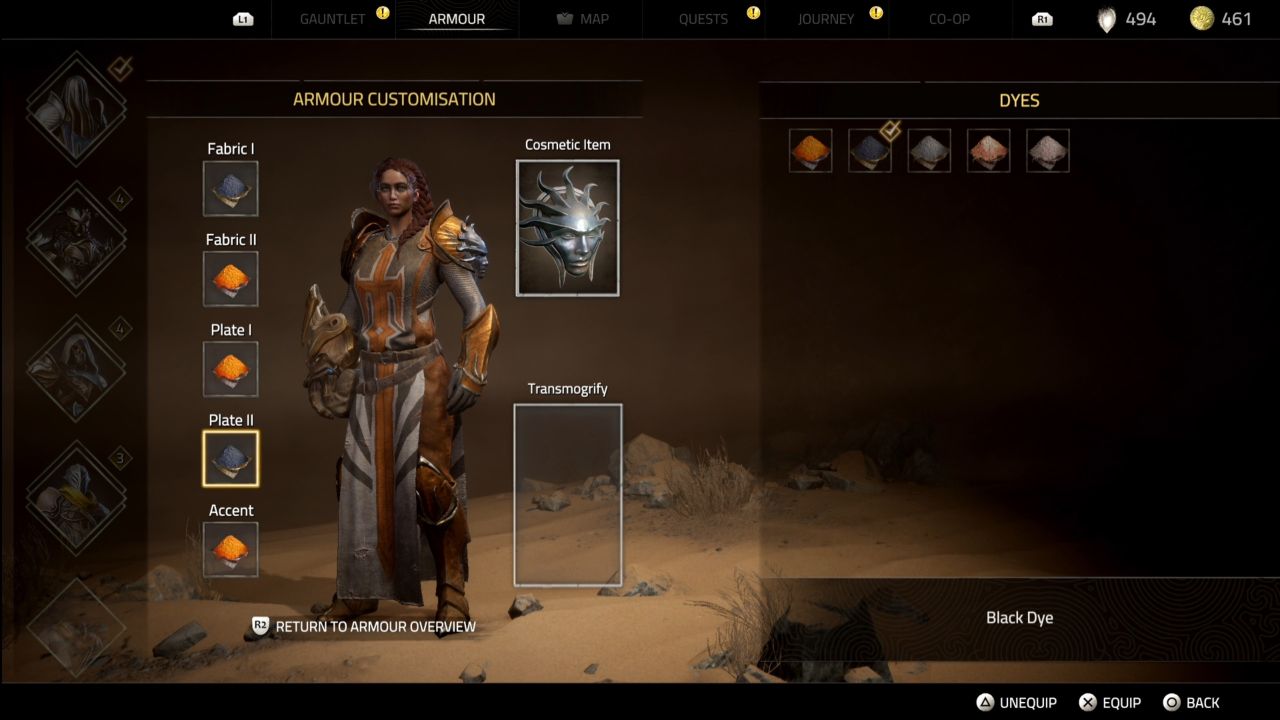The height and width of the screenshot is (720, 1280).
Task: Select the Plate I dye slot
Action: click(230, 368)
